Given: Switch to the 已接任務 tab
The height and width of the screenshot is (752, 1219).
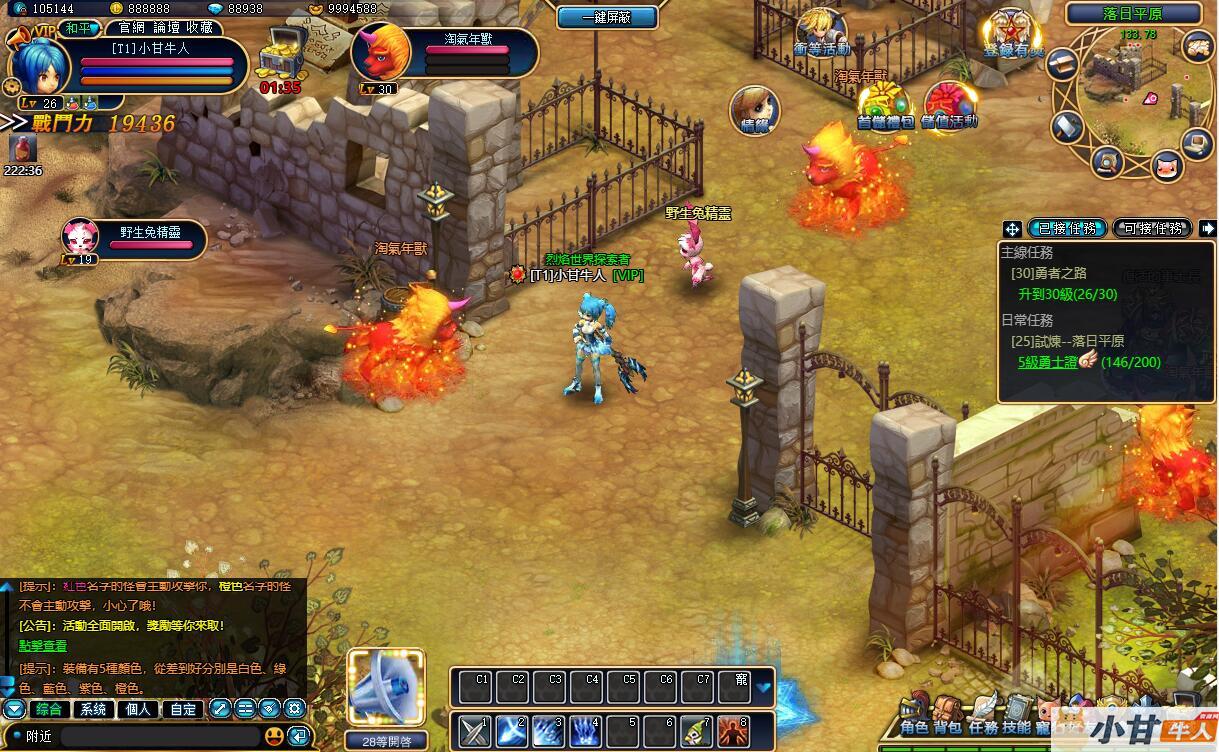Looking at the screenshot, I should click(1066, 229).
